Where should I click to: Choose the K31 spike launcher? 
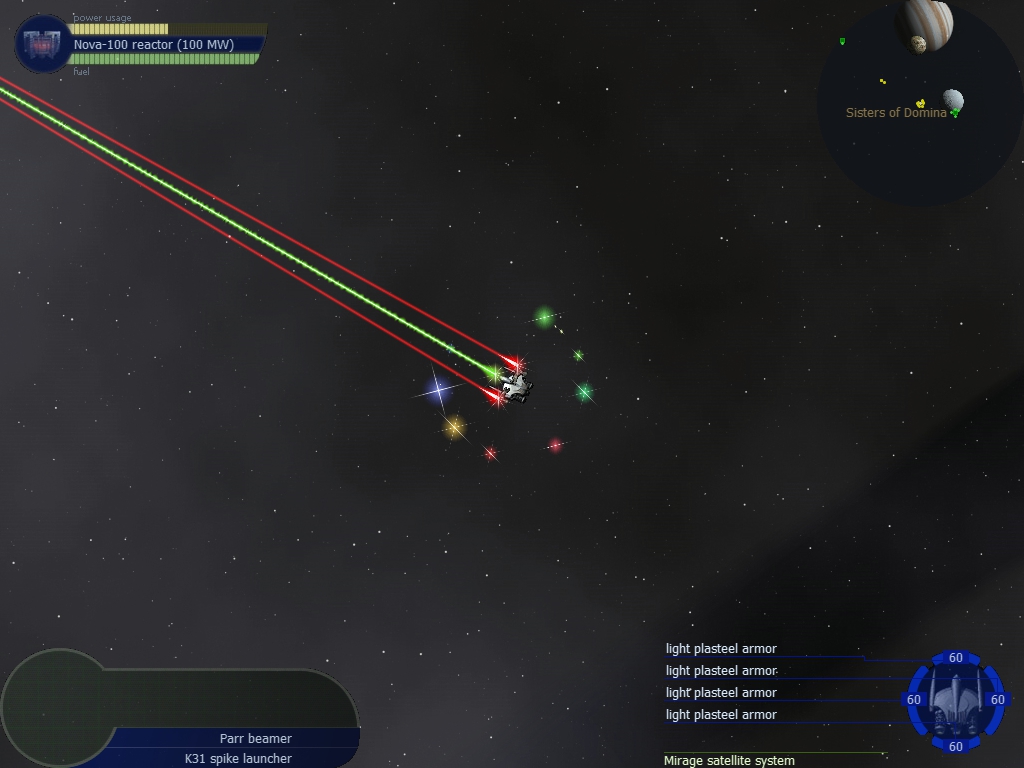tap(238, 758)
